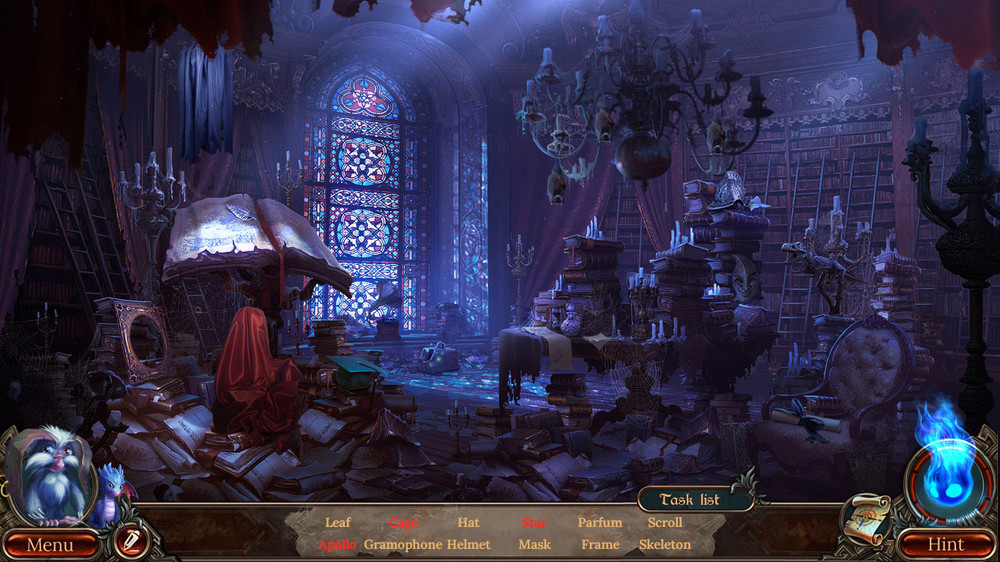Select the red word Apollo in the list
Viewport: 1000px width, 562px height.
[337, 545]
